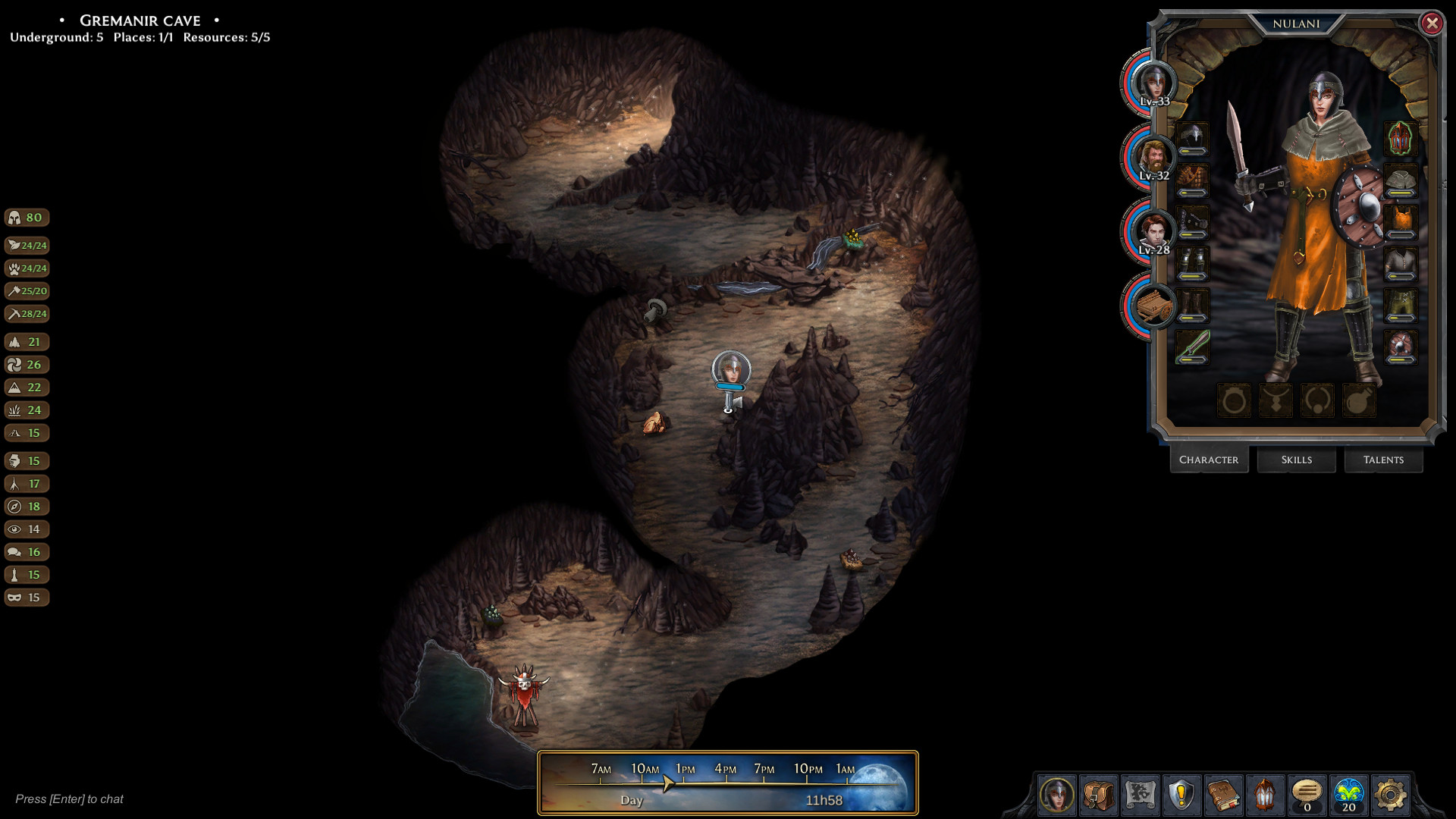Image resolution: width=1456 pixels, height=819 pixels.
Task: Switch to the Skills tab
Action: 1296,460
